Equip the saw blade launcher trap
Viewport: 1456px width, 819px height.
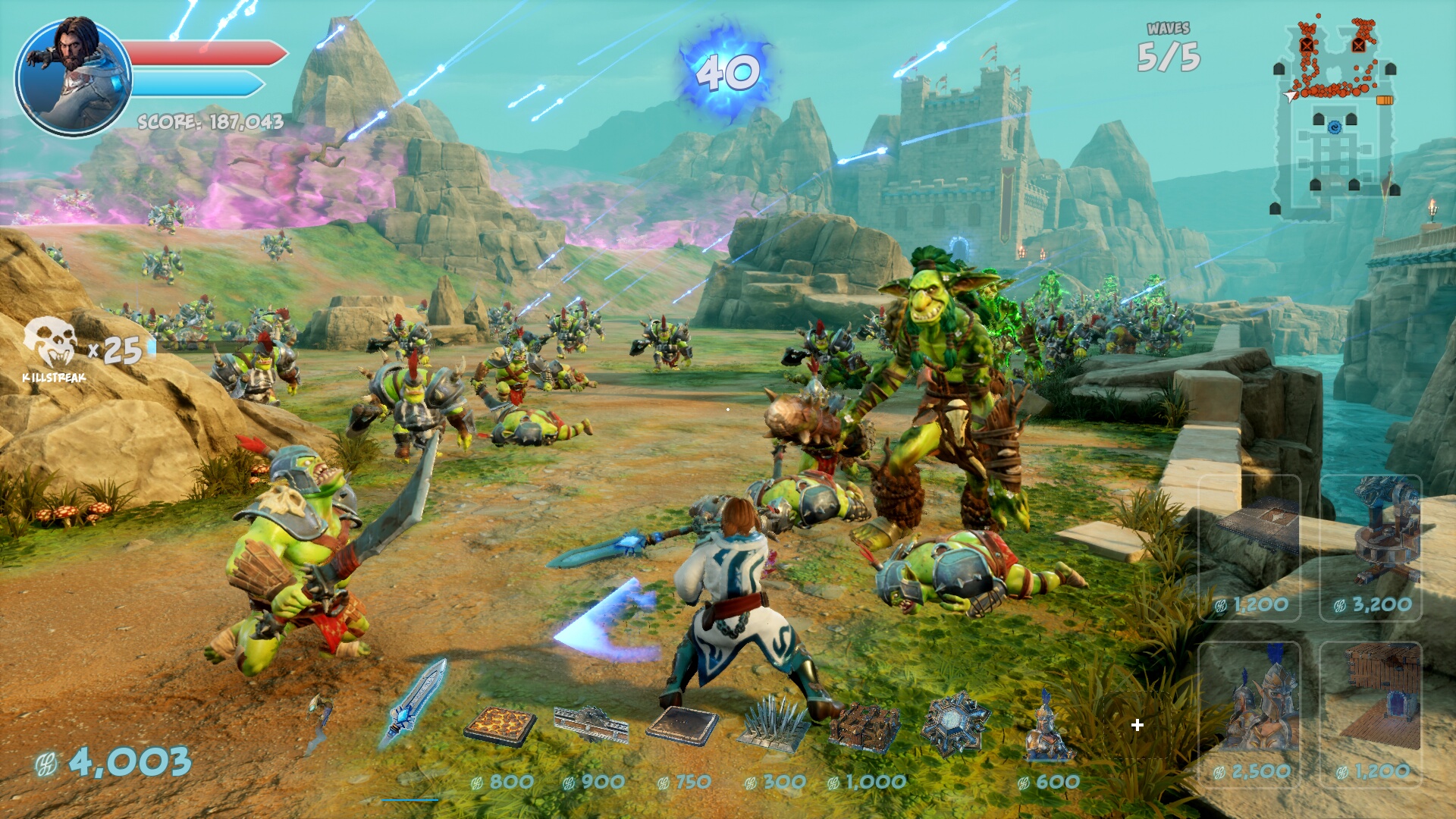[591, 724]
